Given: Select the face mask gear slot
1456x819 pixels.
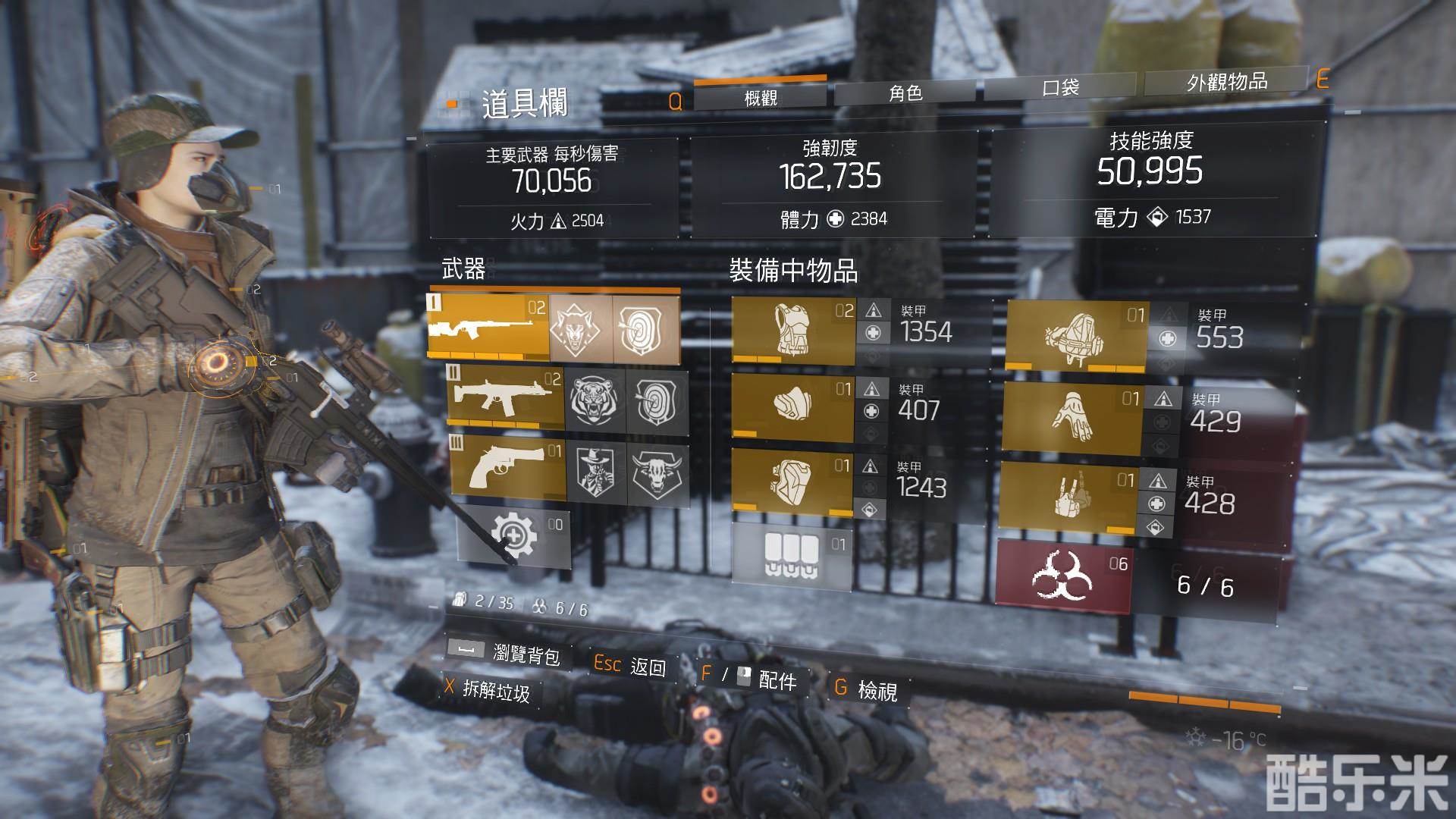Looking at the screenshot, I should pyautogui.click(x=792, y=405).
